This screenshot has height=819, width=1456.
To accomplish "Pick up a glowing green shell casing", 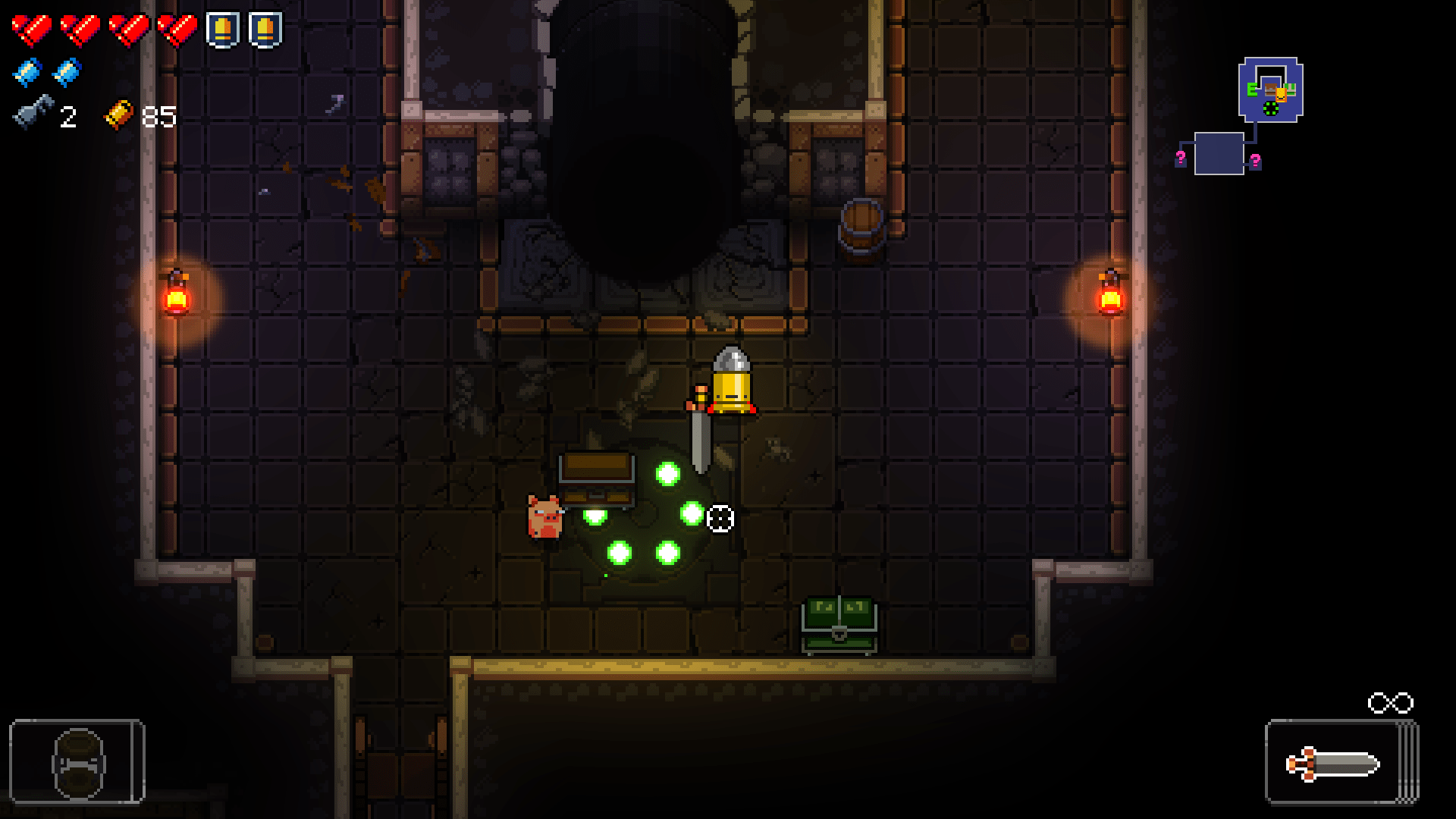I will click(666, 475).
